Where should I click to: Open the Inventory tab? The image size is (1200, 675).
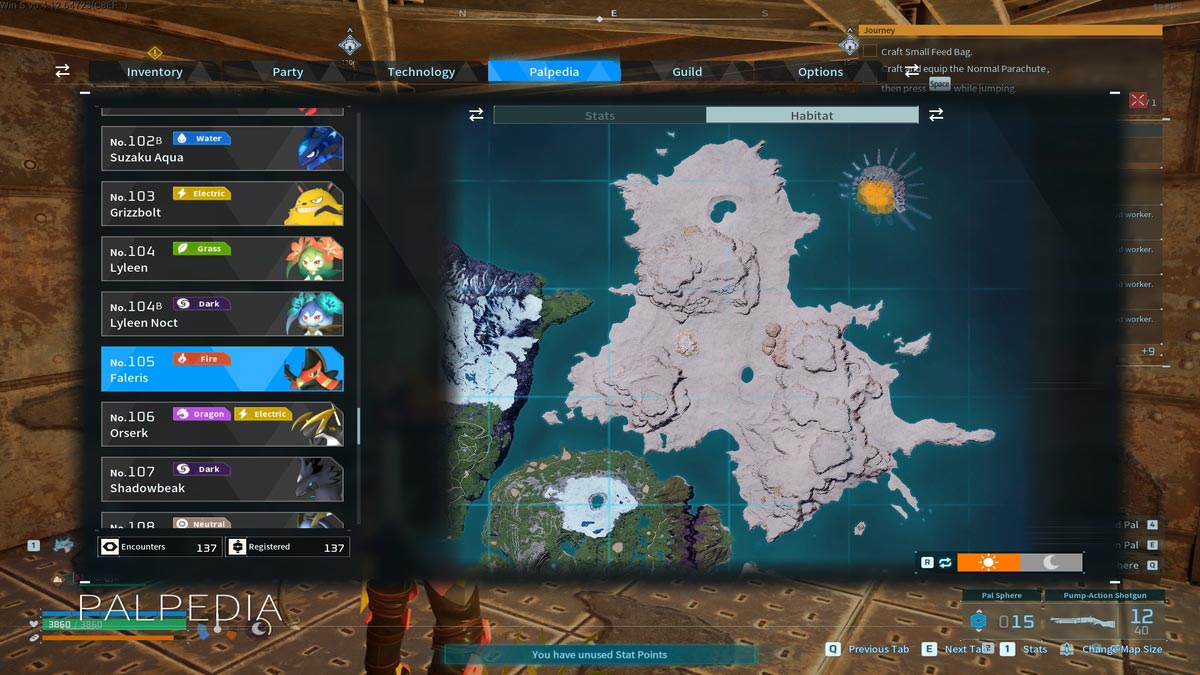coord(154,72)
